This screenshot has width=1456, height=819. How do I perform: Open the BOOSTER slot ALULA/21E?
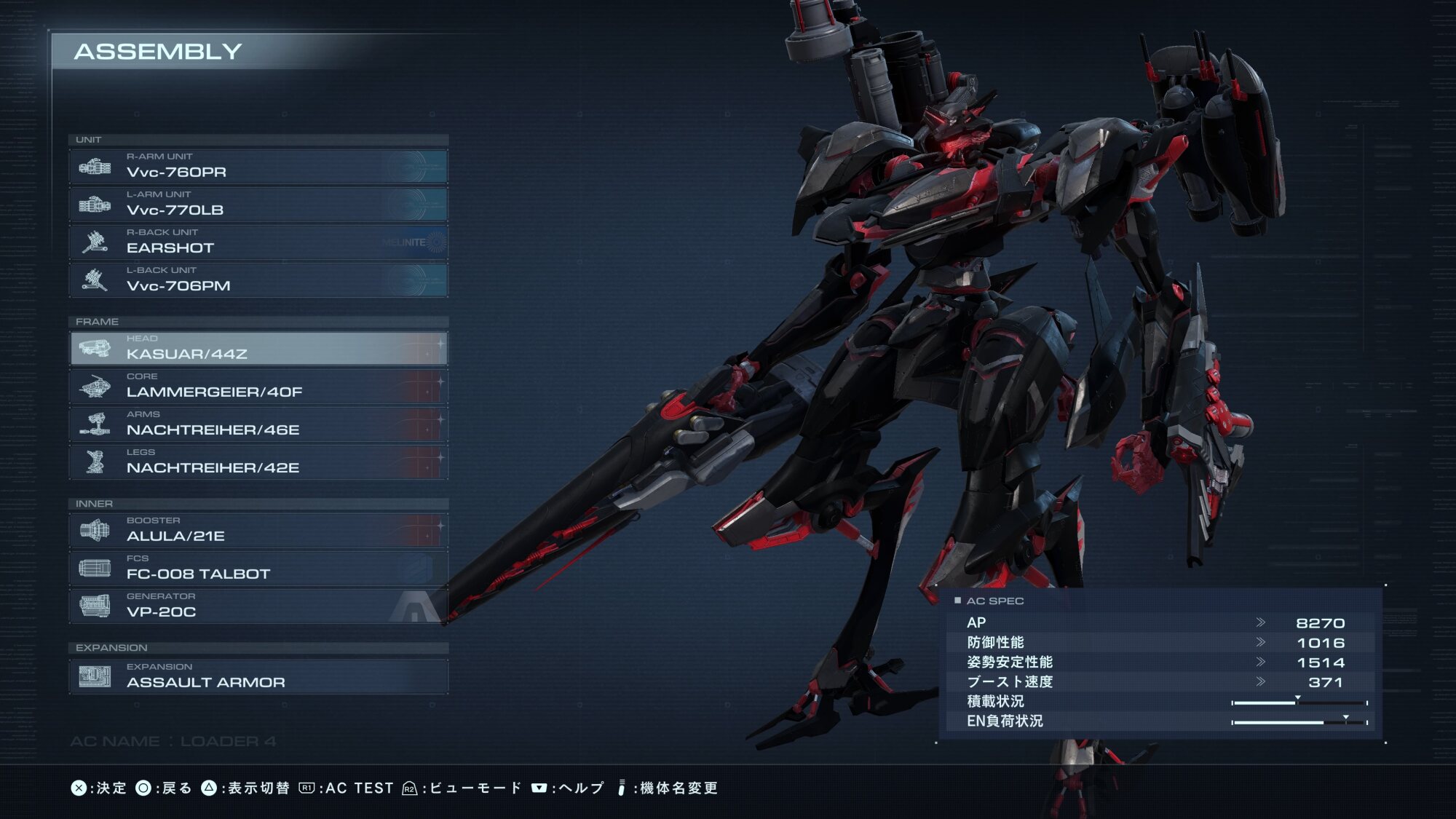click(x=258, y=530)
